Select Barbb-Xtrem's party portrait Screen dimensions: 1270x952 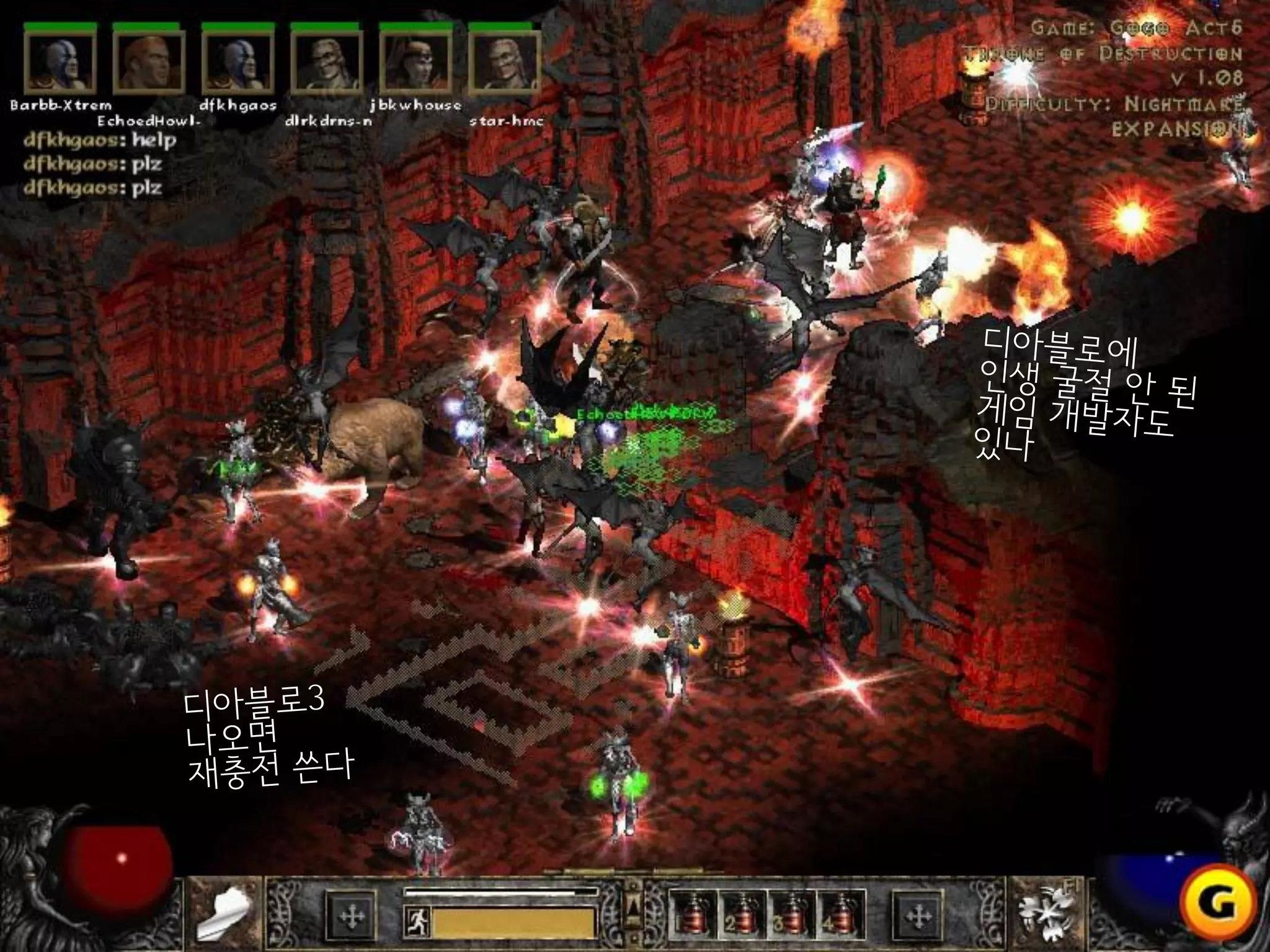click(60, 62)
